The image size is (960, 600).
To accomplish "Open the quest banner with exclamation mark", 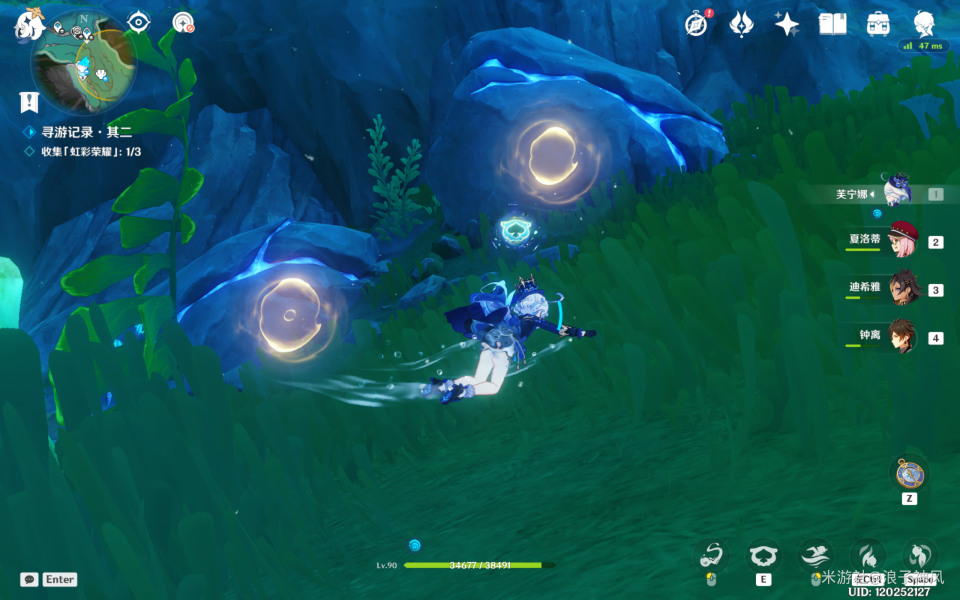I will [29, 101].
